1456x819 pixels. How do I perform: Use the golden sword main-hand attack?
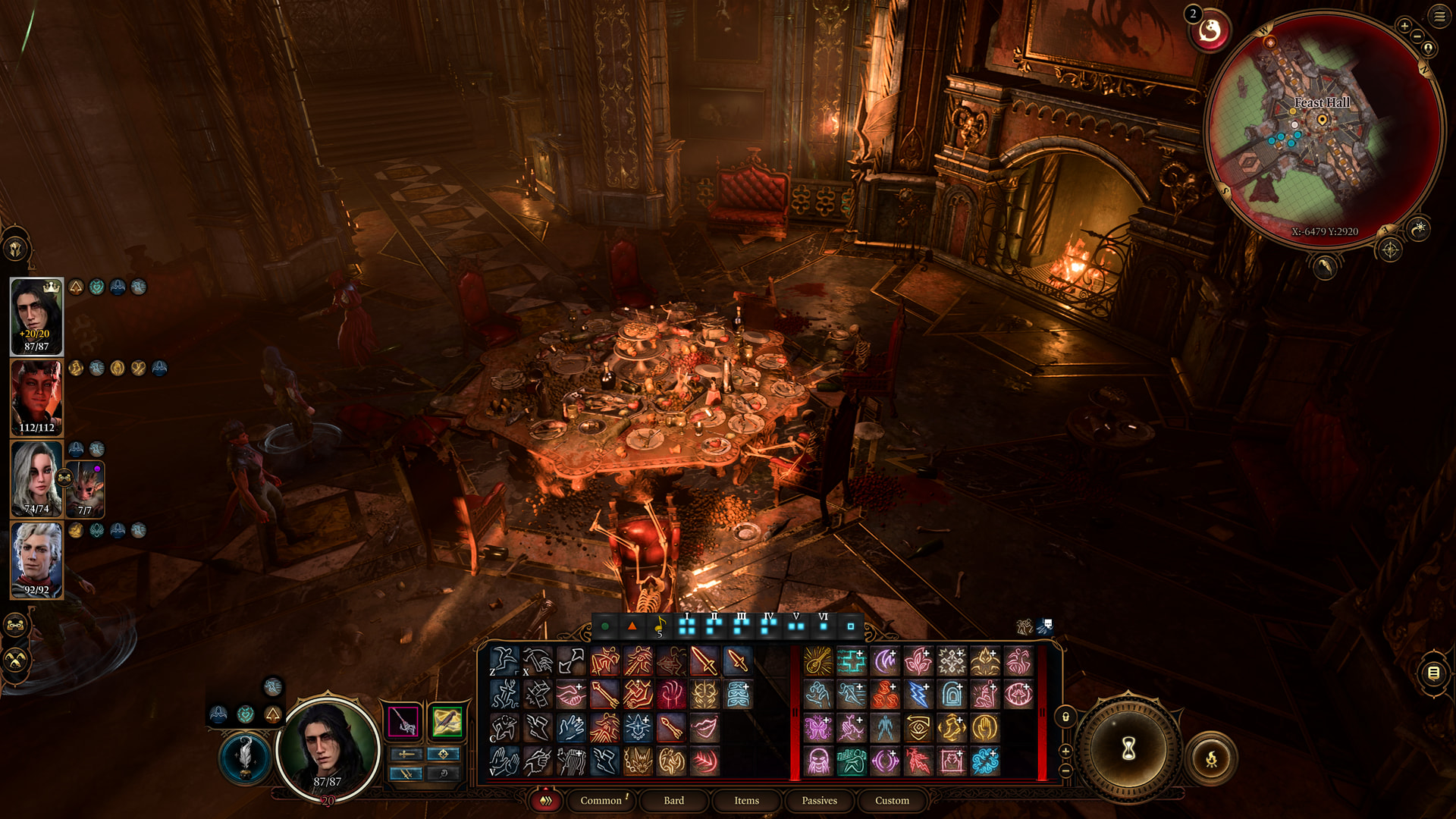click(x=704, y=661)
